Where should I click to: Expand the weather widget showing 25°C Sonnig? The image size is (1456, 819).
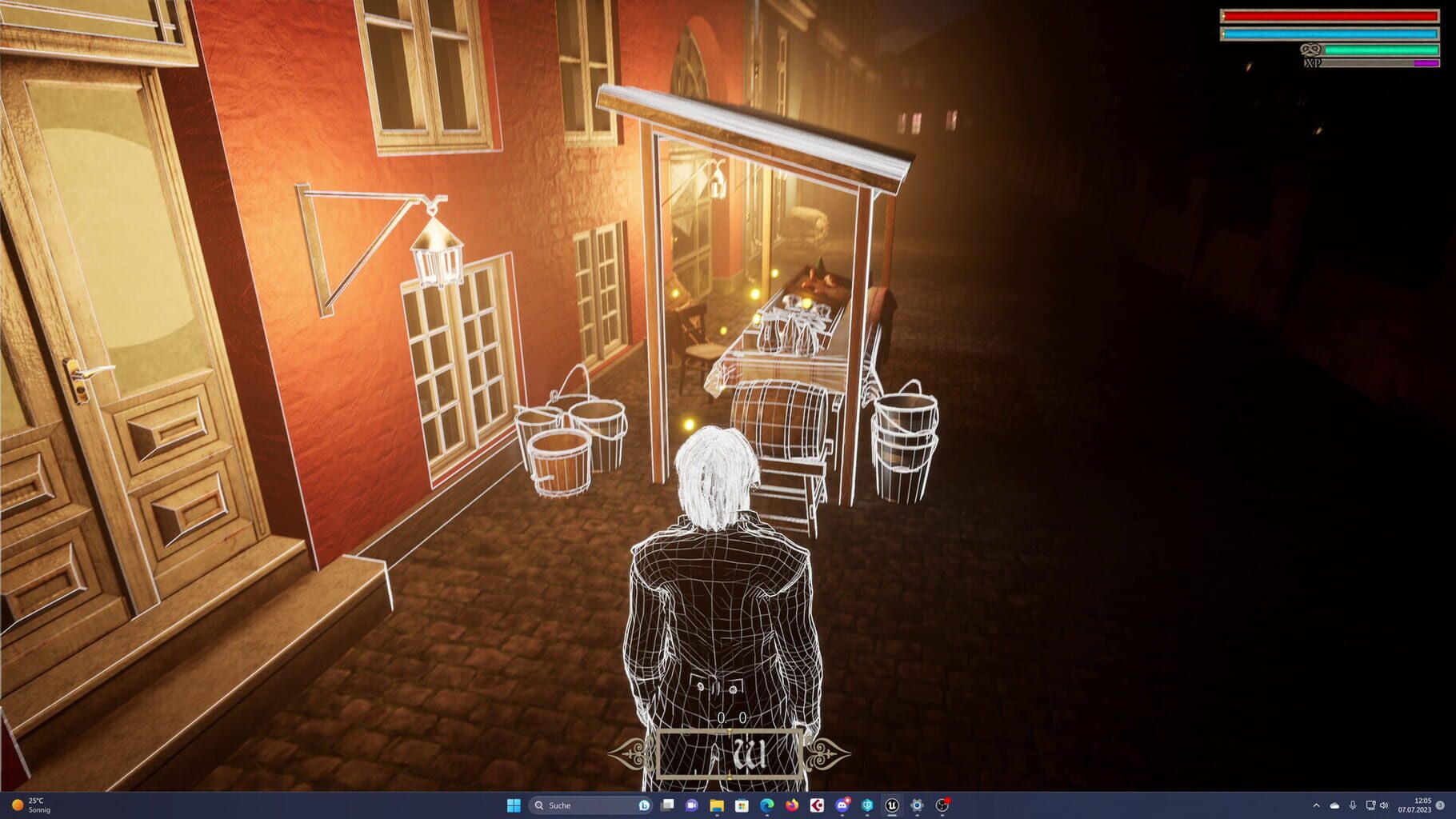point(32,806)
